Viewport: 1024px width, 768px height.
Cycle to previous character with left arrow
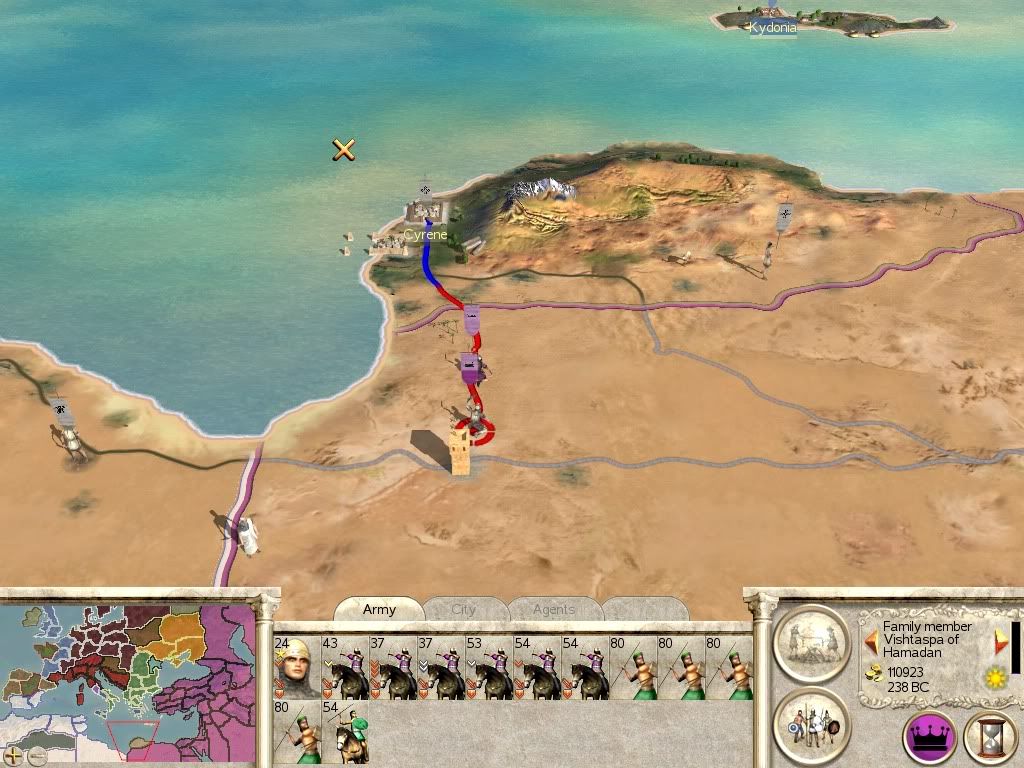(x=871, y=640)
